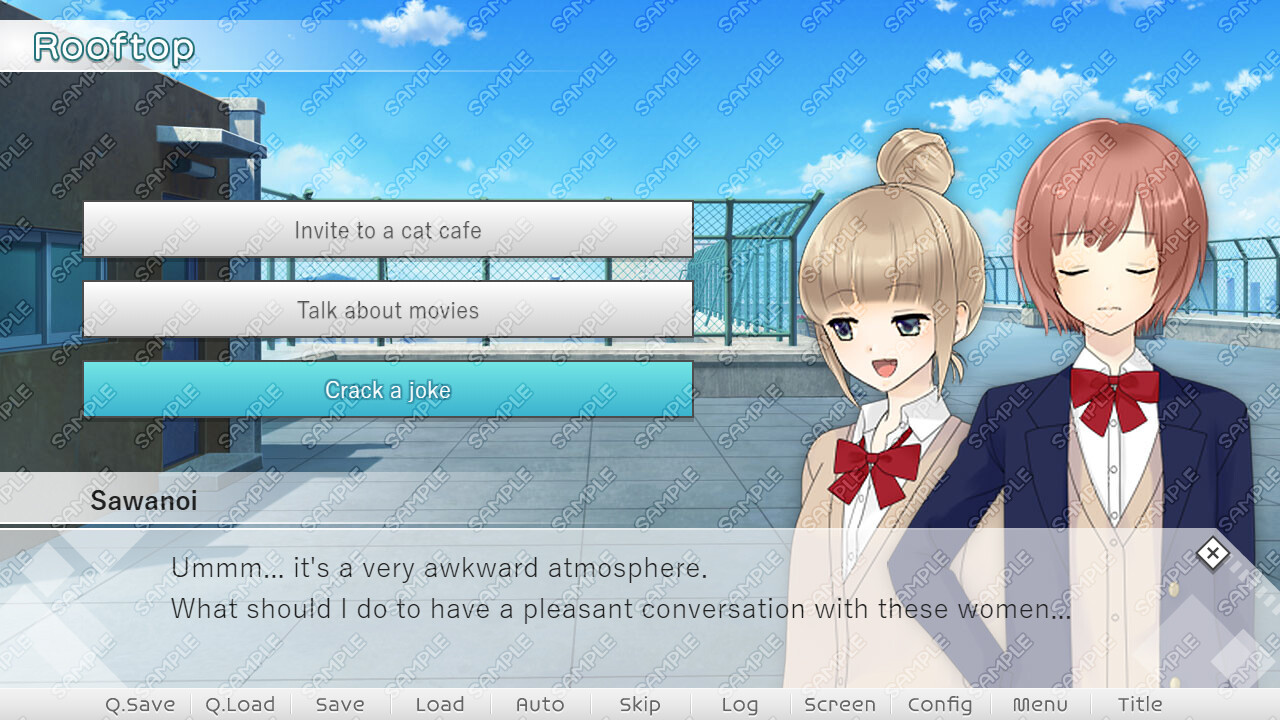Open the in-game Menu
The image size is (1280, 720).
click(x=1040, y=704)
